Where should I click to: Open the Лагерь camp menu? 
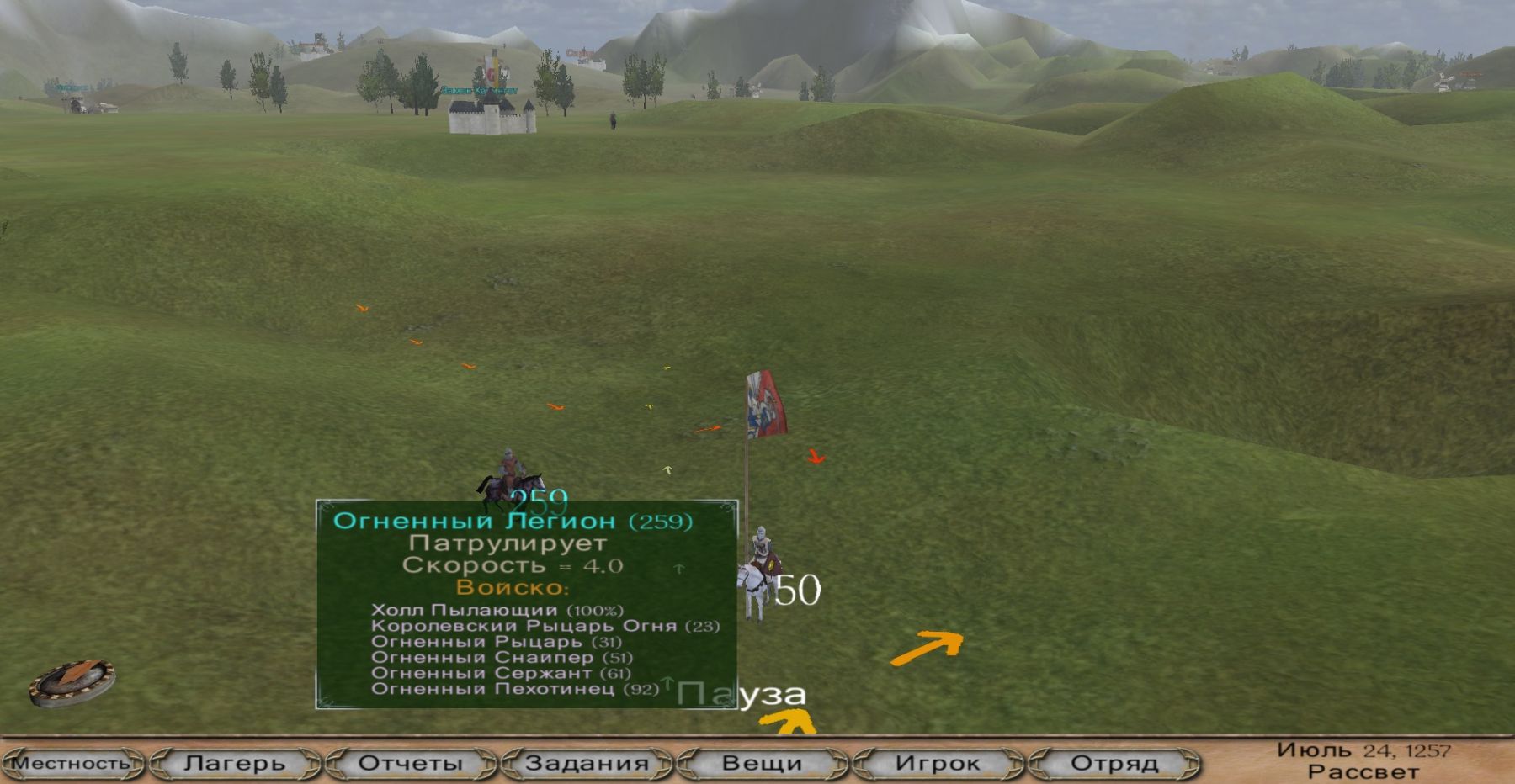(x=235, y=763)
